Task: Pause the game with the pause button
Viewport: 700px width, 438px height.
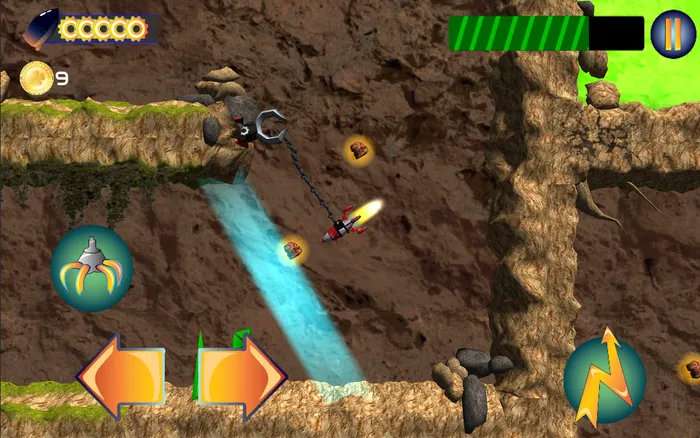Action: tap(672, 33)
